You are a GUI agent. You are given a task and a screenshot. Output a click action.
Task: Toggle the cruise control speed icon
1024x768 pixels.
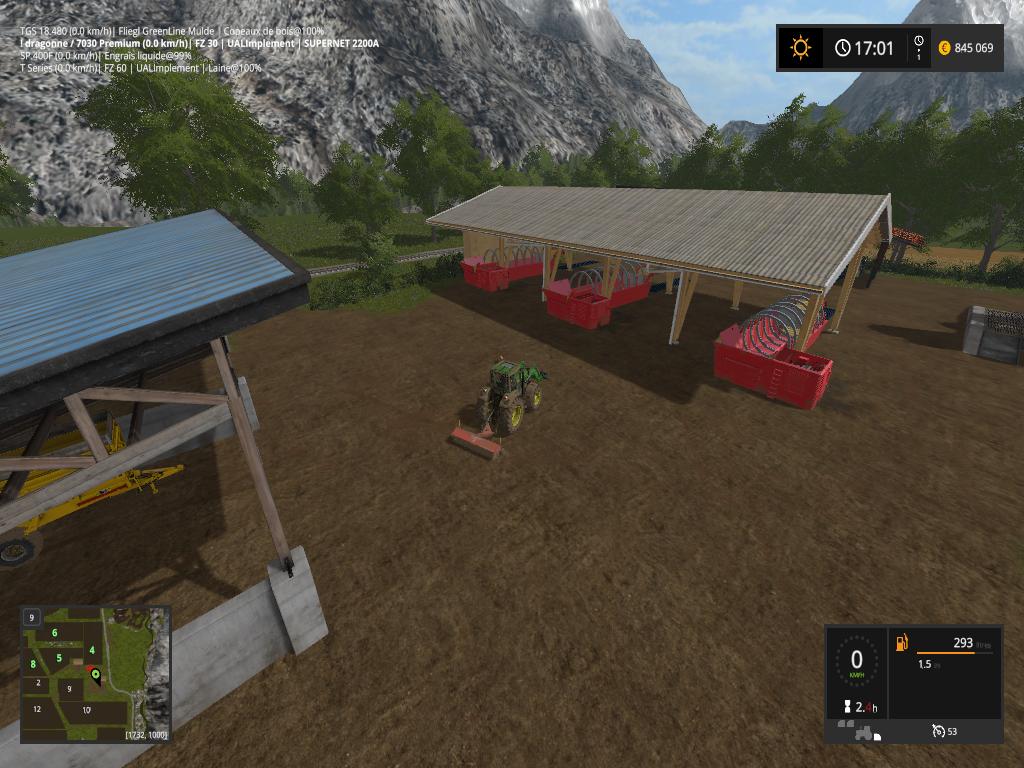[938, 731]
